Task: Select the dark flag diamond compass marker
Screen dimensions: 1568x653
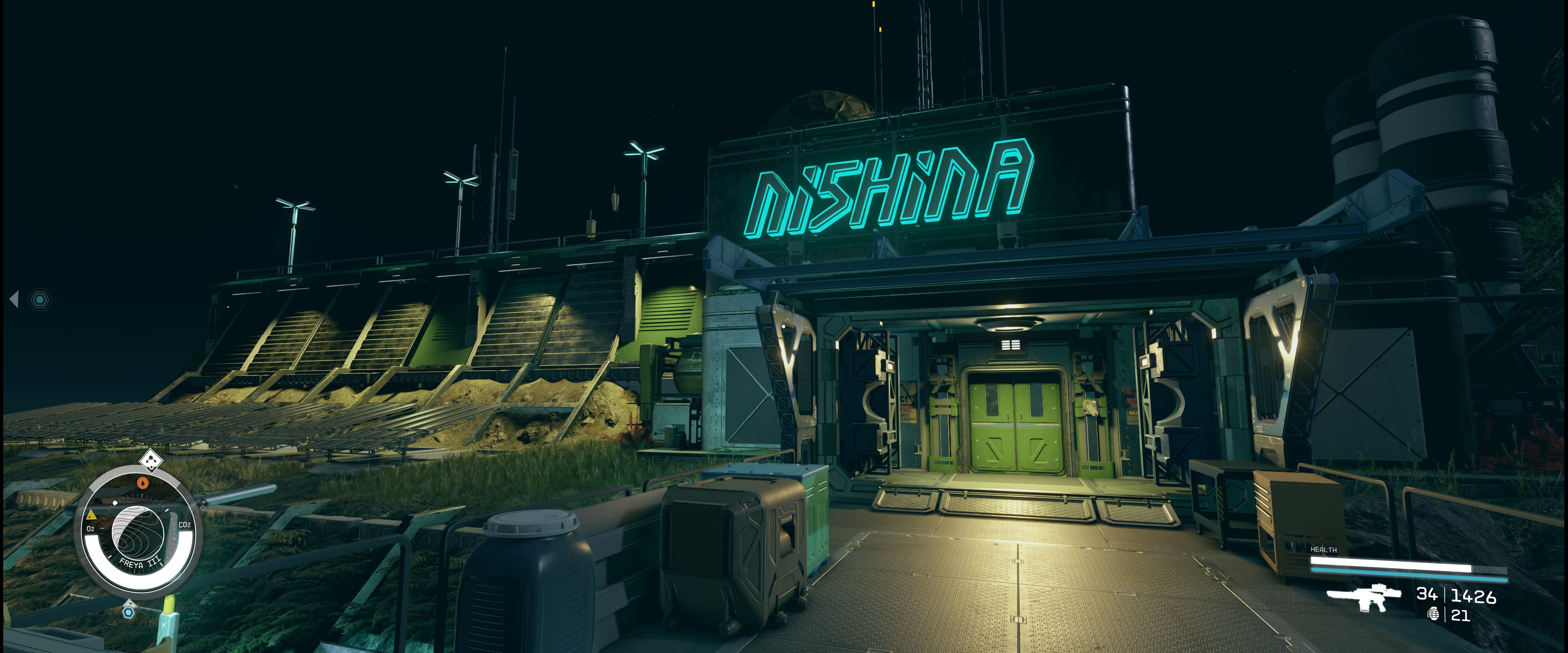Action: pyautogui.click(x=202, y=504)
